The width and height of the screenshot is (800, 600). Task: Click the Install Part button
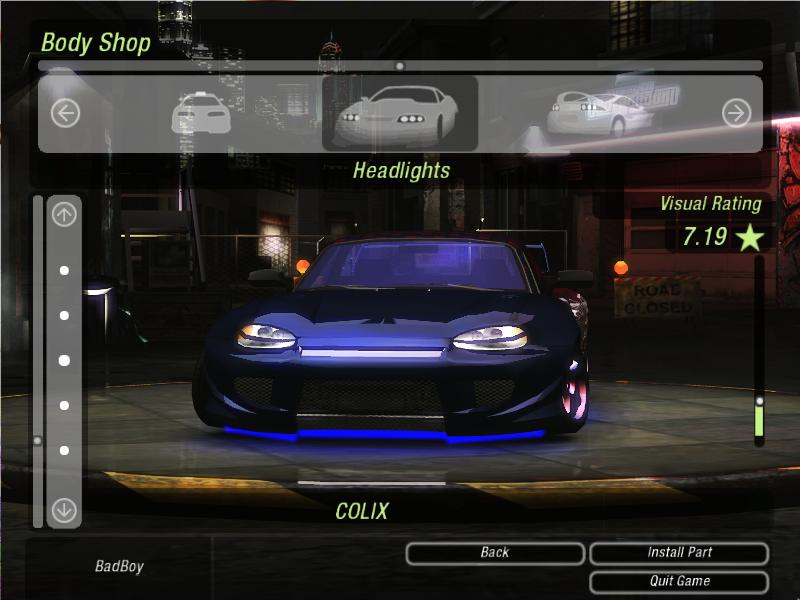click(679, 553)
